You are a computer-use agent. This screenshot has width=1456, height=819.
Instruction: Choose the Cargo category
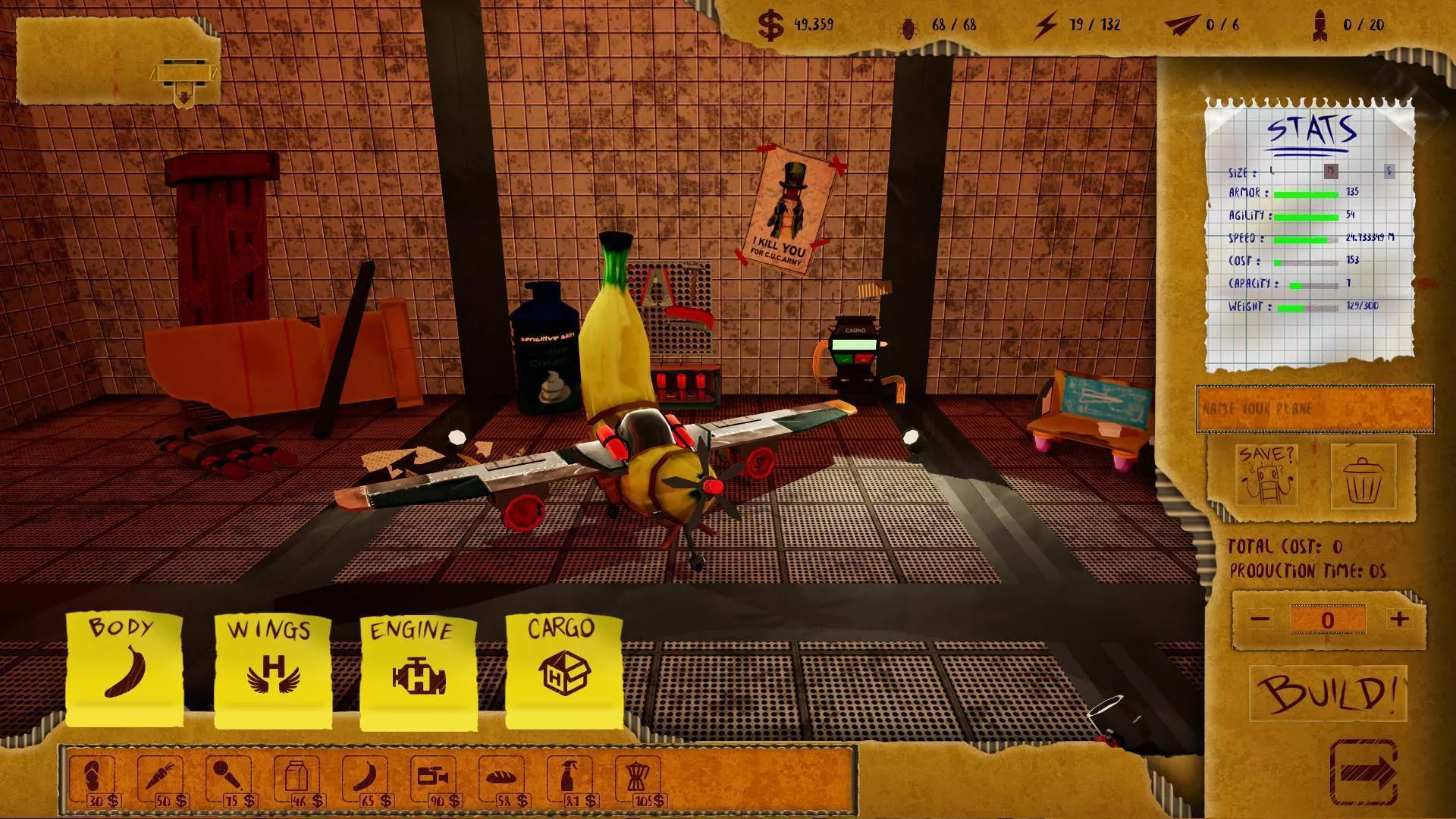[563, 669]
